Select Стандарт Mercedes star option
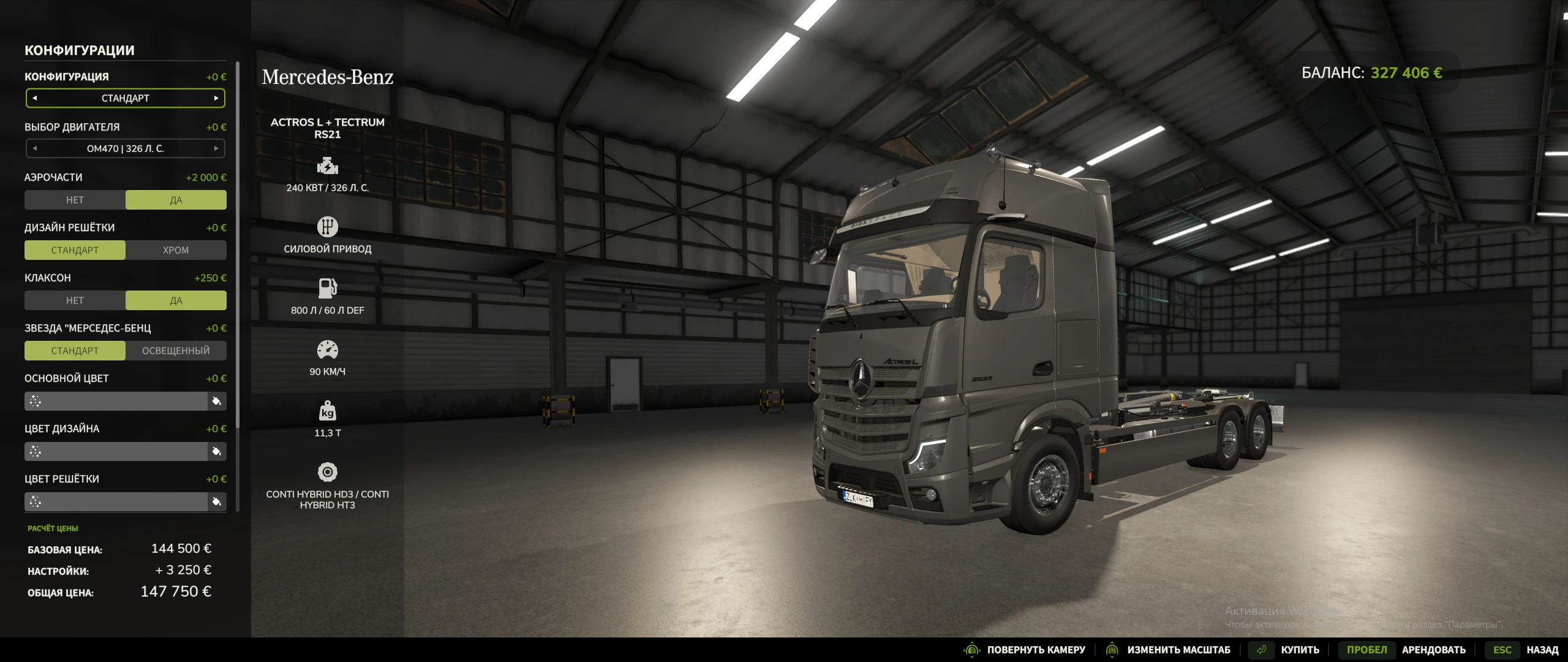The image size is (1568, 662). pyautogui.click(x=75, y=351)
